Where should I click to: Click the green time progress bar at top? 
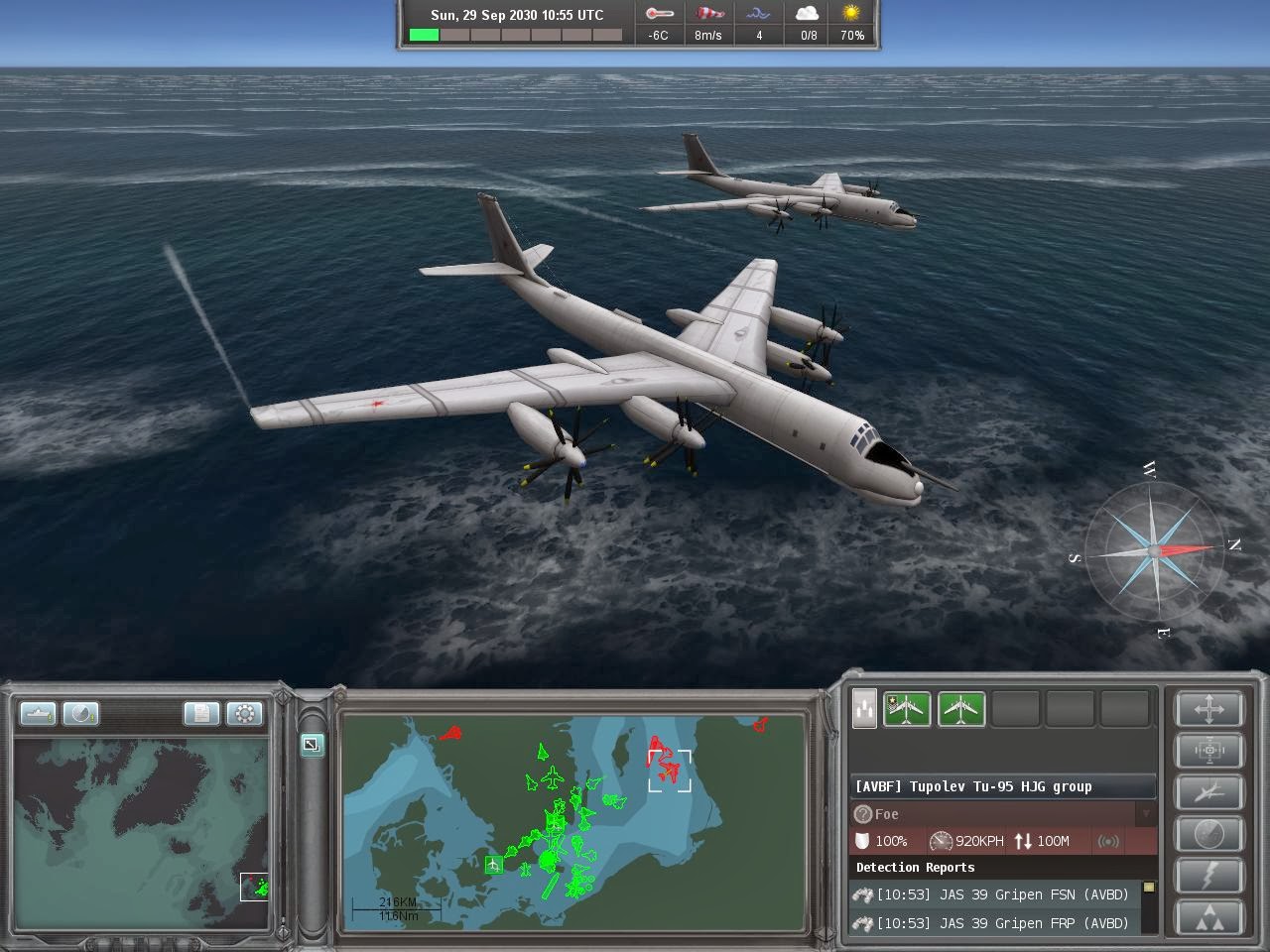[424, 33]
